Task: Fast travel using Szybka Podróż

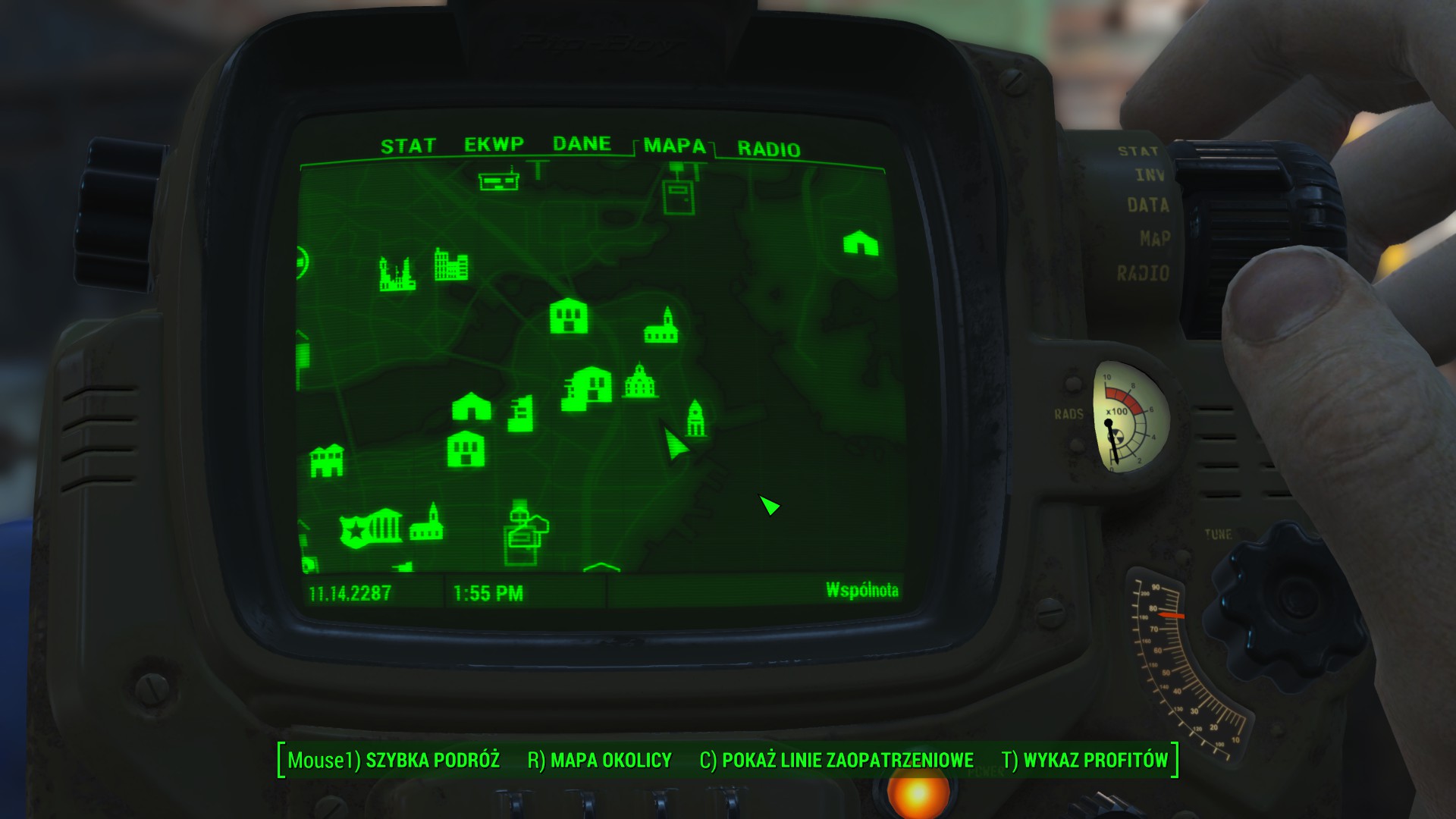Action: (434, 758)
